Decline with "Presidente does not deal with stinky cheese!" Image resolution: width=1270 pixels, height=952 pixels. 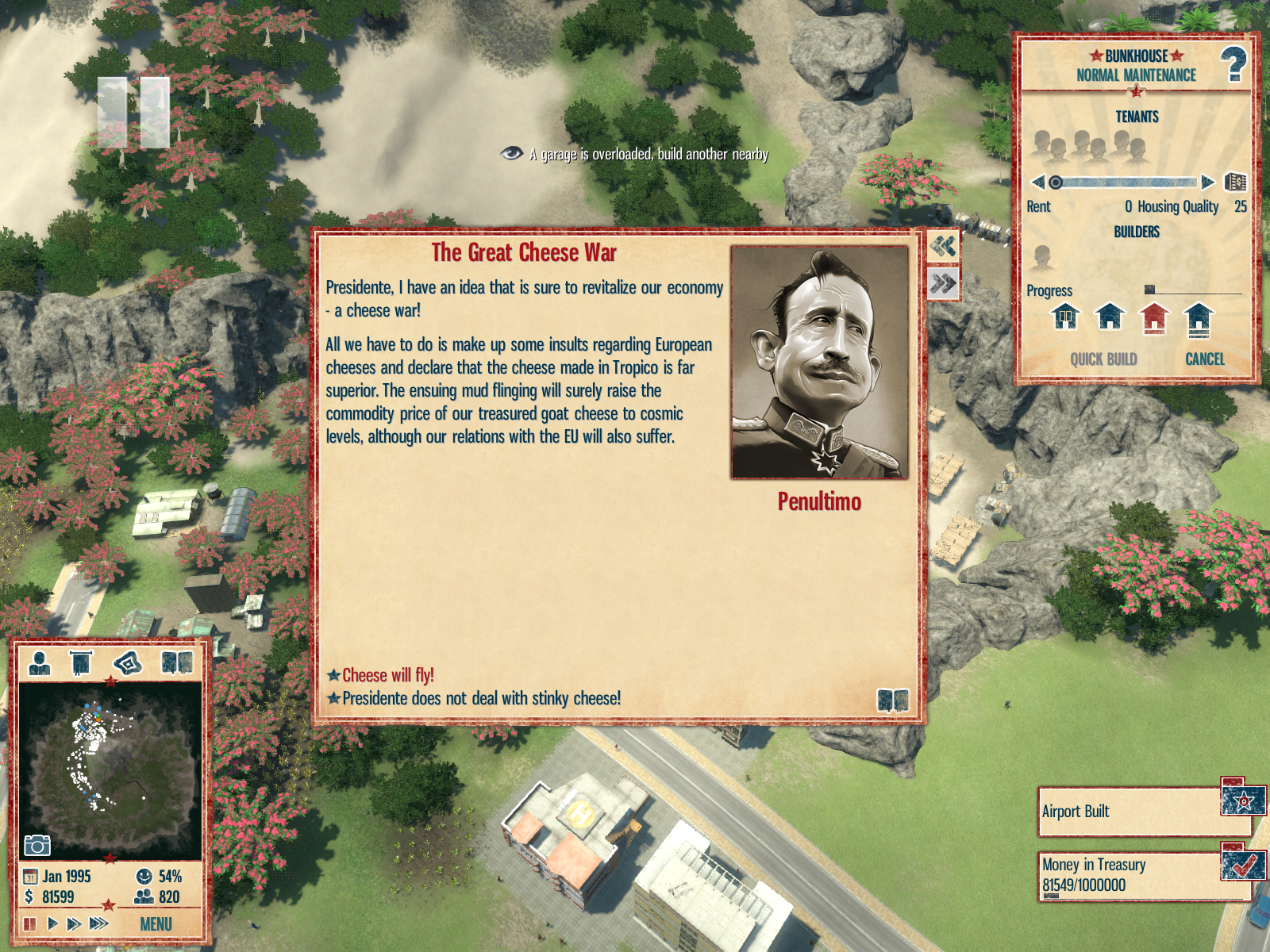(x=481, y=698)
